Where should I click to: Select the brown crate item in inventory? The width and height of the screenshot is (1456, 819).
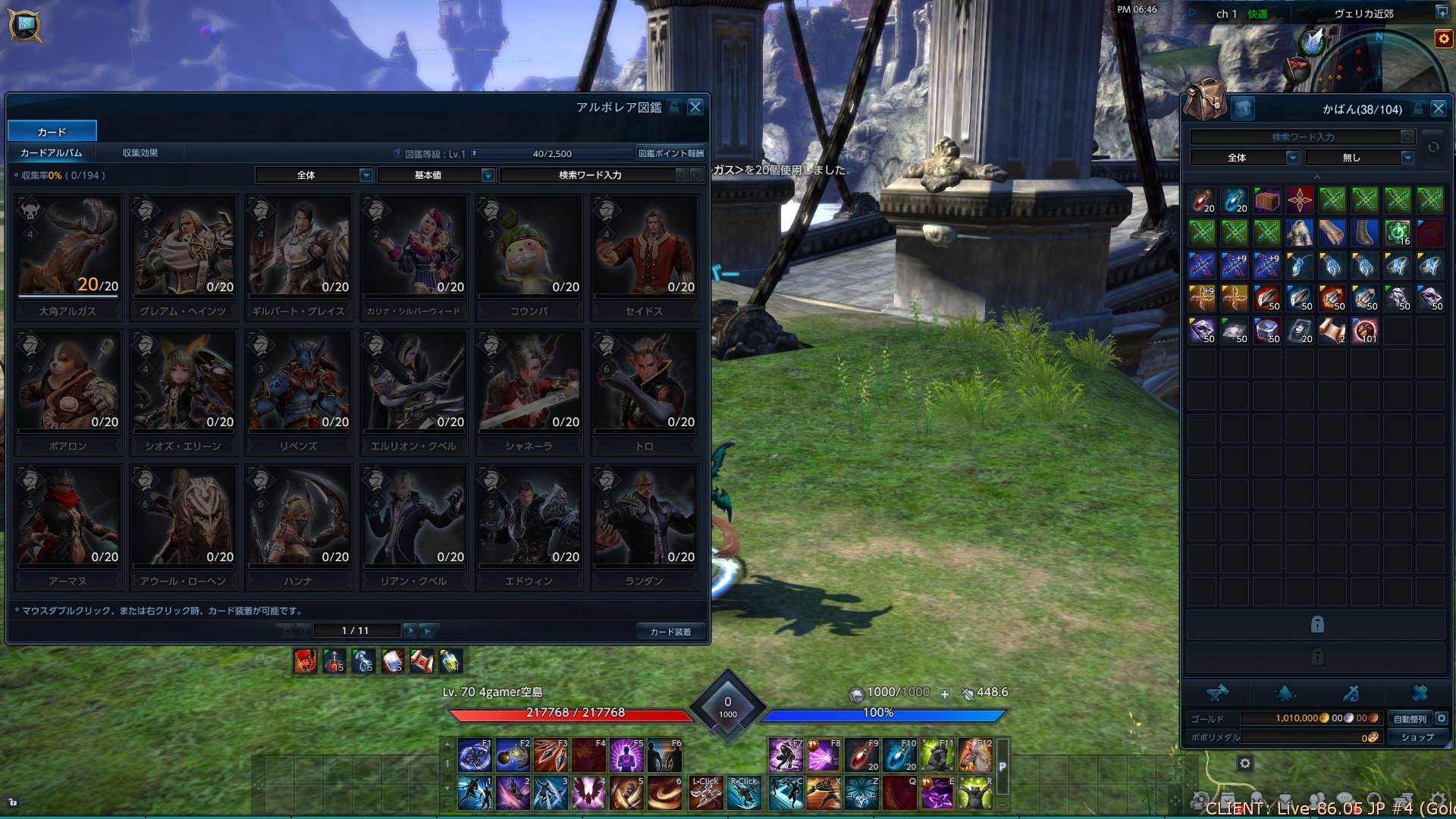point(1267,200)
